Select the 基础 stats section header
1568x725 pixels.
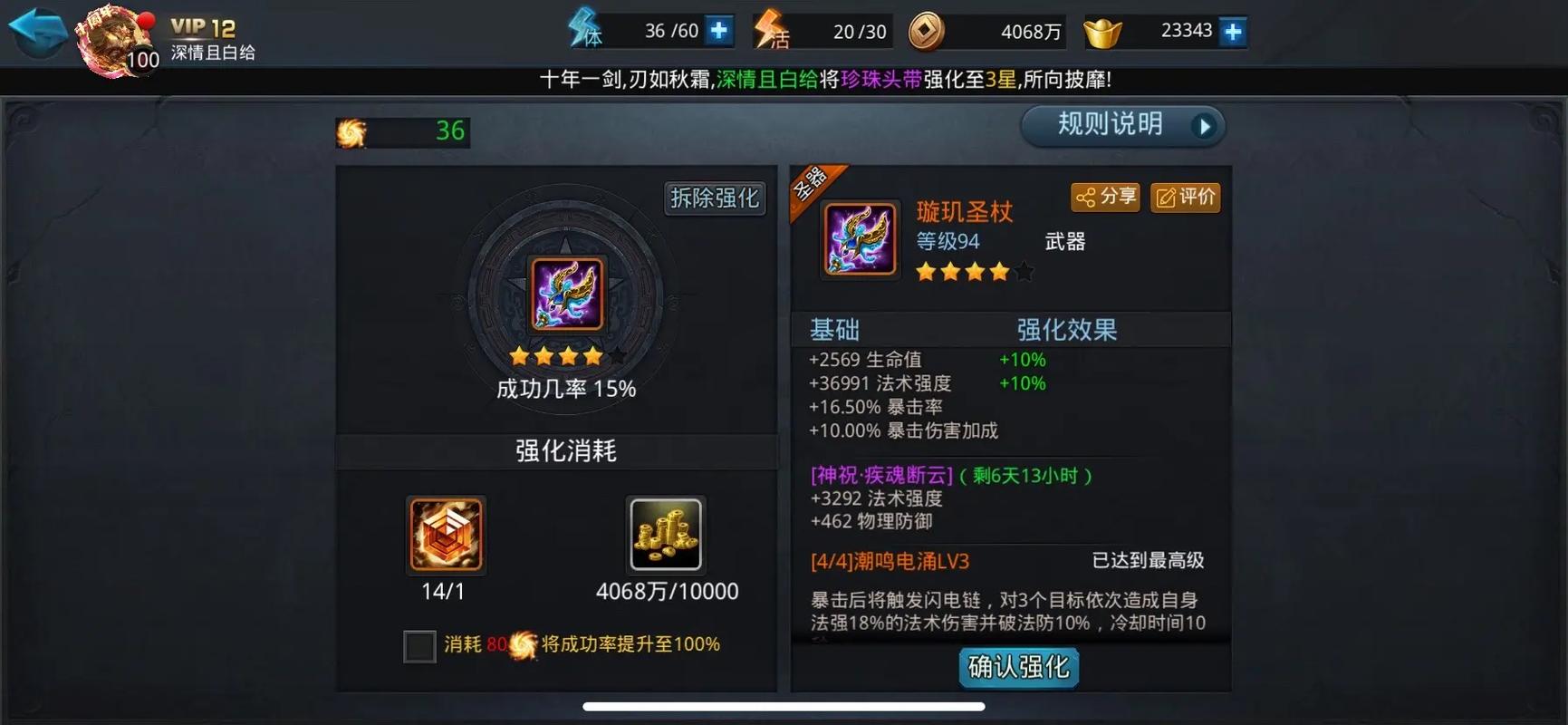click(835, 330)
